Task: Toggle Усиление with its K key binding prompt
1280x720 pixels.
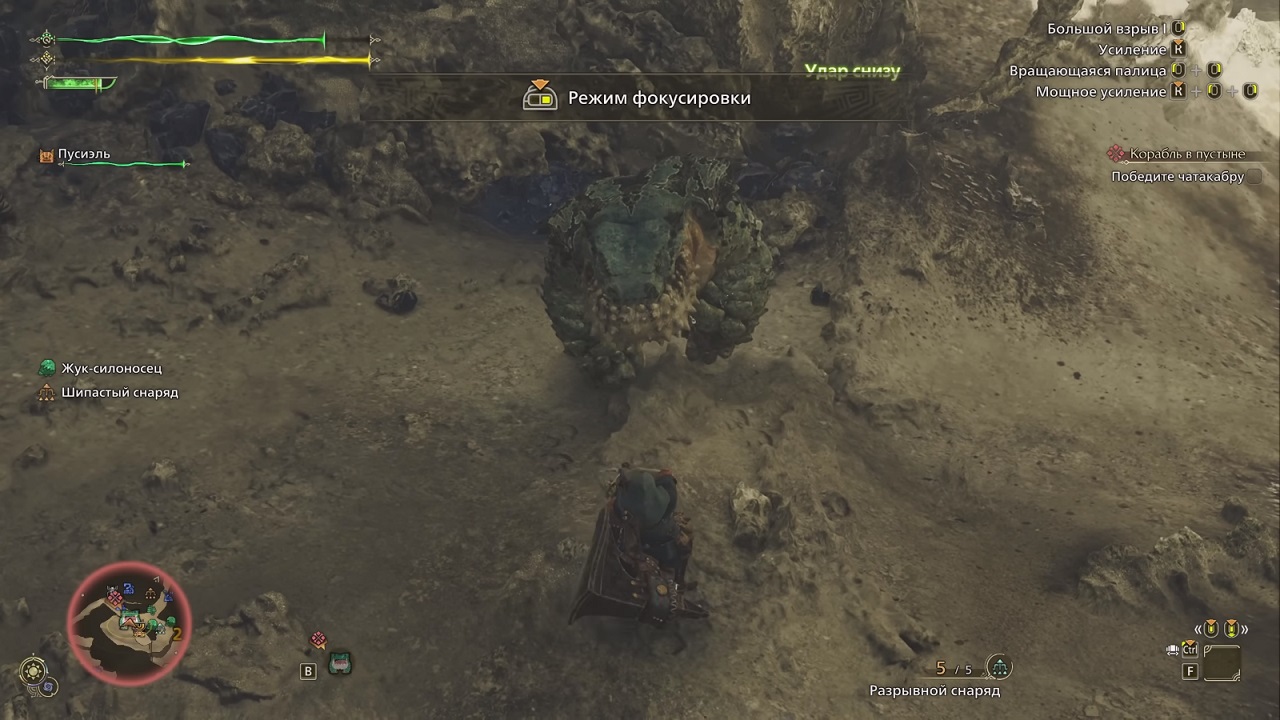Action: (1180, 48)
